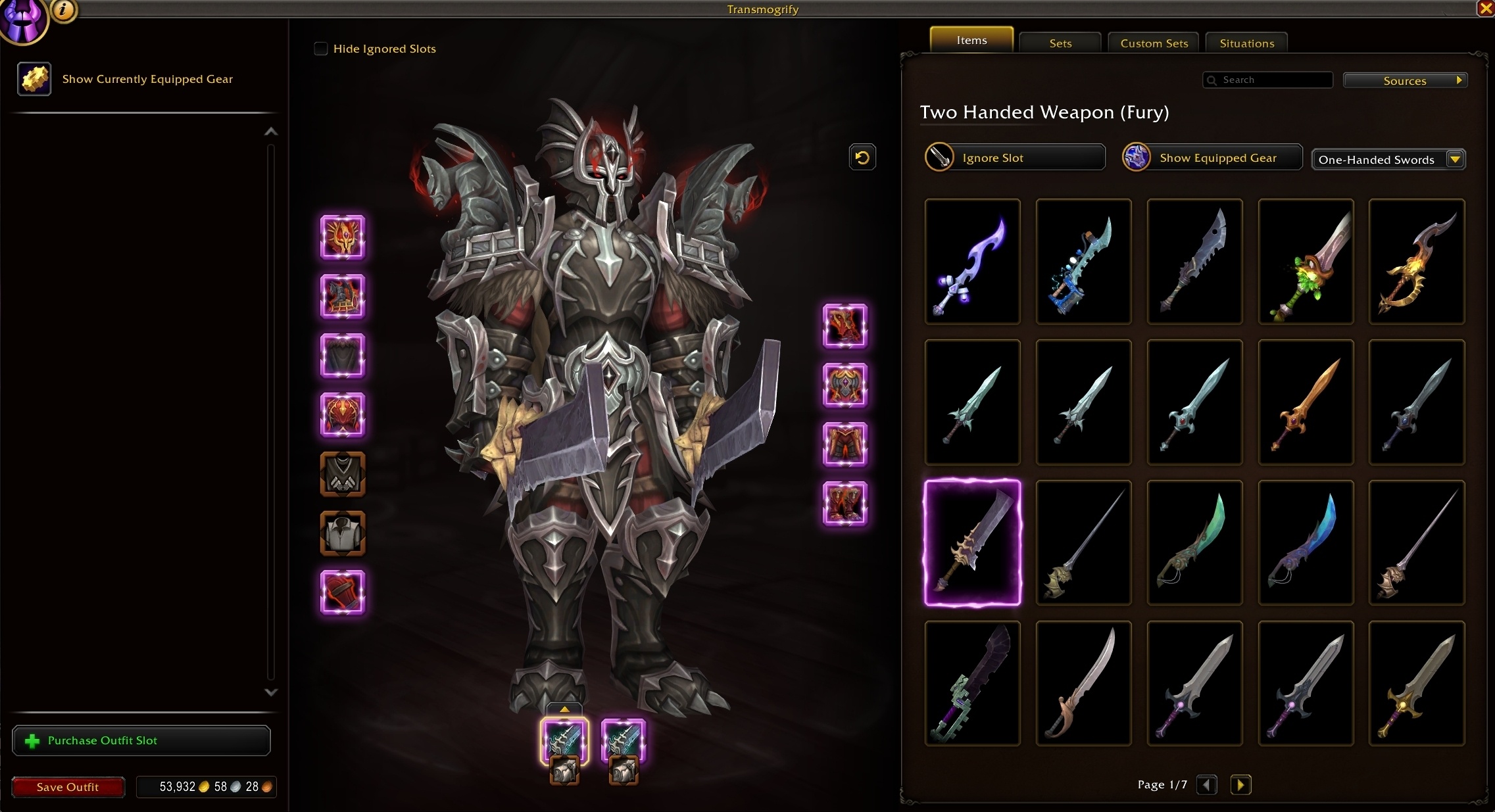This screenshot has width=1495, height=812.
Task: Close the Transmogrify window
Action: pos(1486,9)
